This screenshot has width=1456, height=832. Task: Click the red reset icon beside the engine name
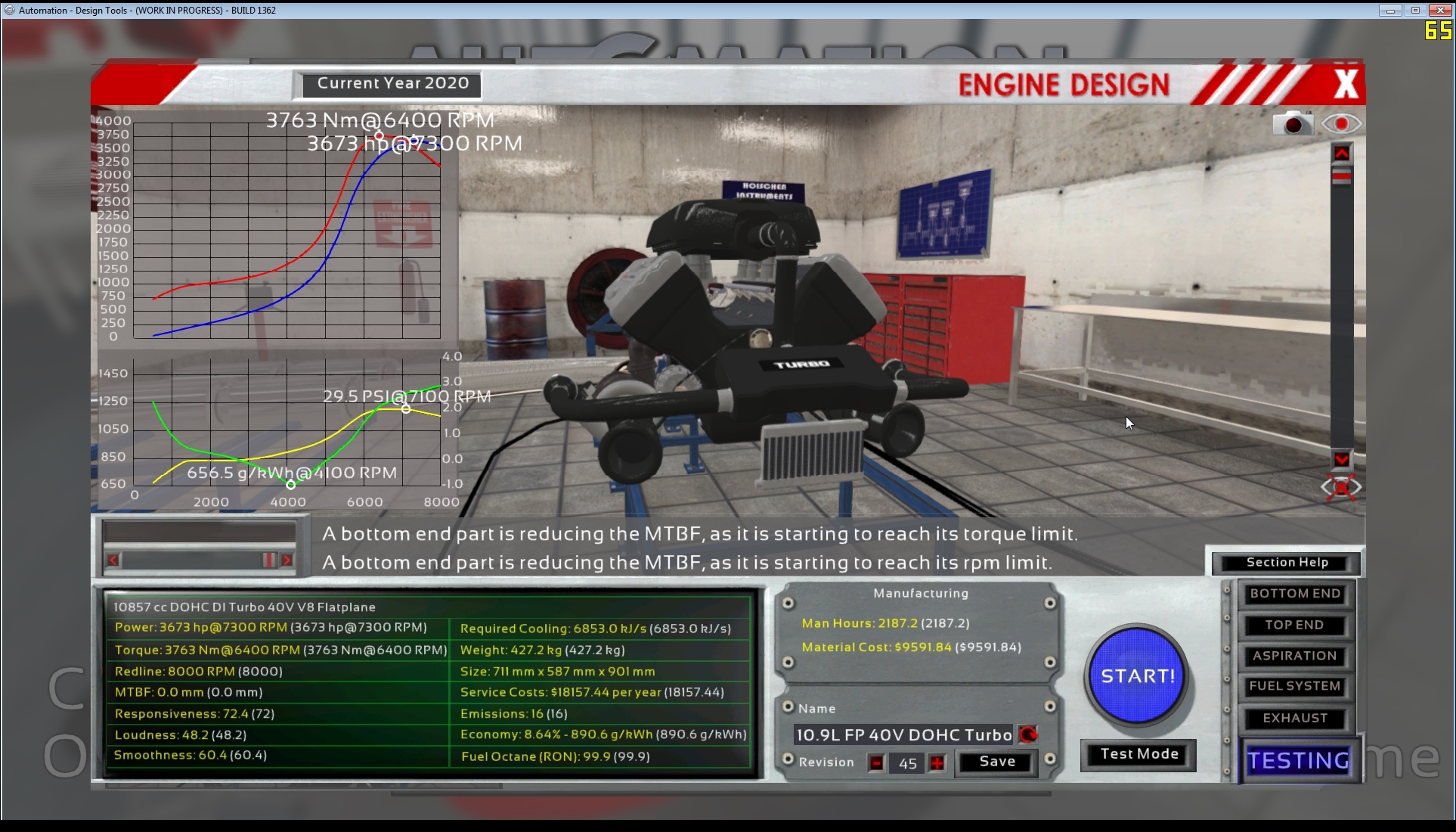coord(1028,734)
